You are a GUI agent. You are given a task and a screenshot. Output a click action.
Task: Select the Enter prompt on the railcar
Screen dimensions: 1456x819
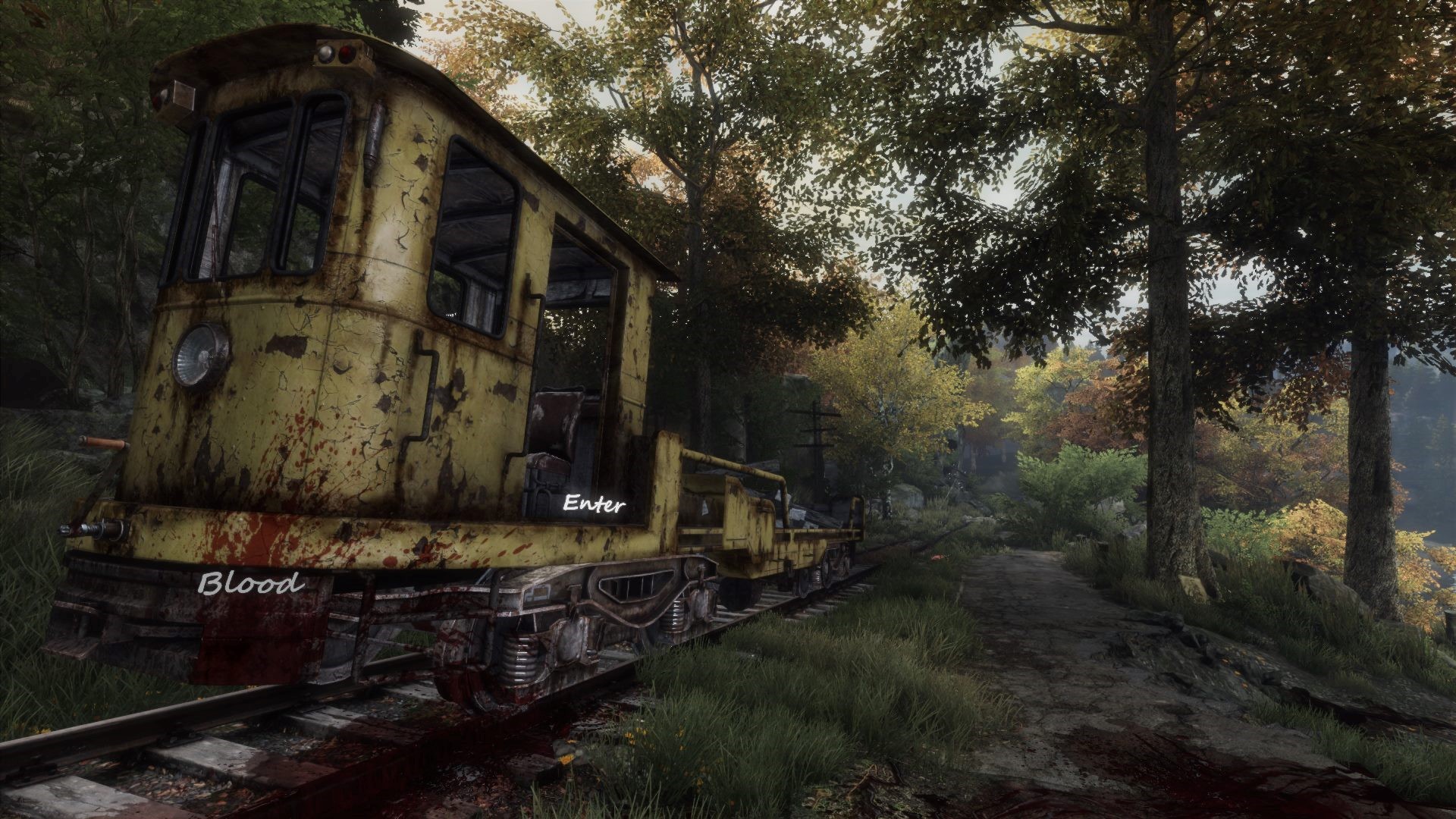(x=595, y=504)
